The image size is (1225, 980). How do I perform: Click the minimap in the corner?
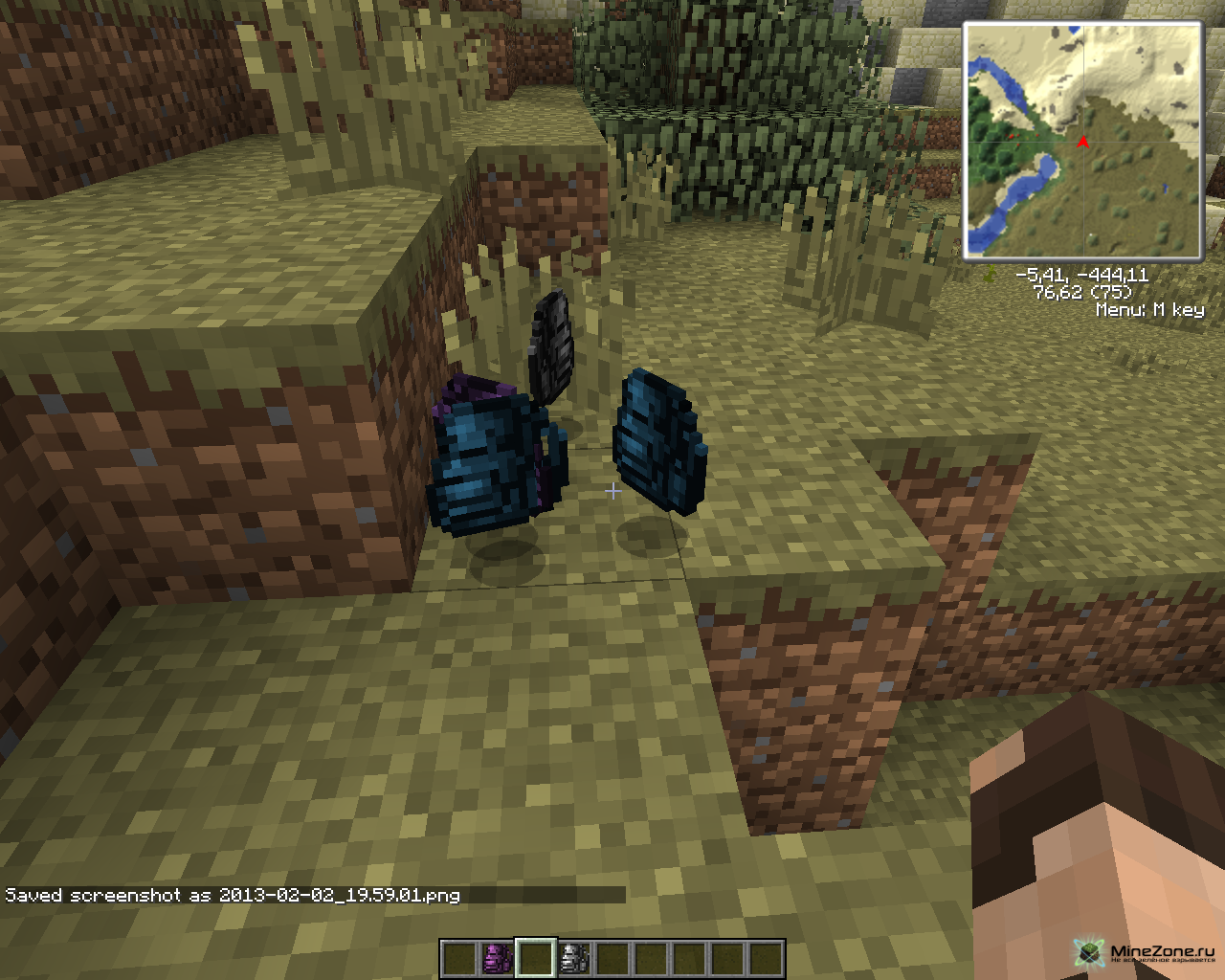click(1082, 141)
